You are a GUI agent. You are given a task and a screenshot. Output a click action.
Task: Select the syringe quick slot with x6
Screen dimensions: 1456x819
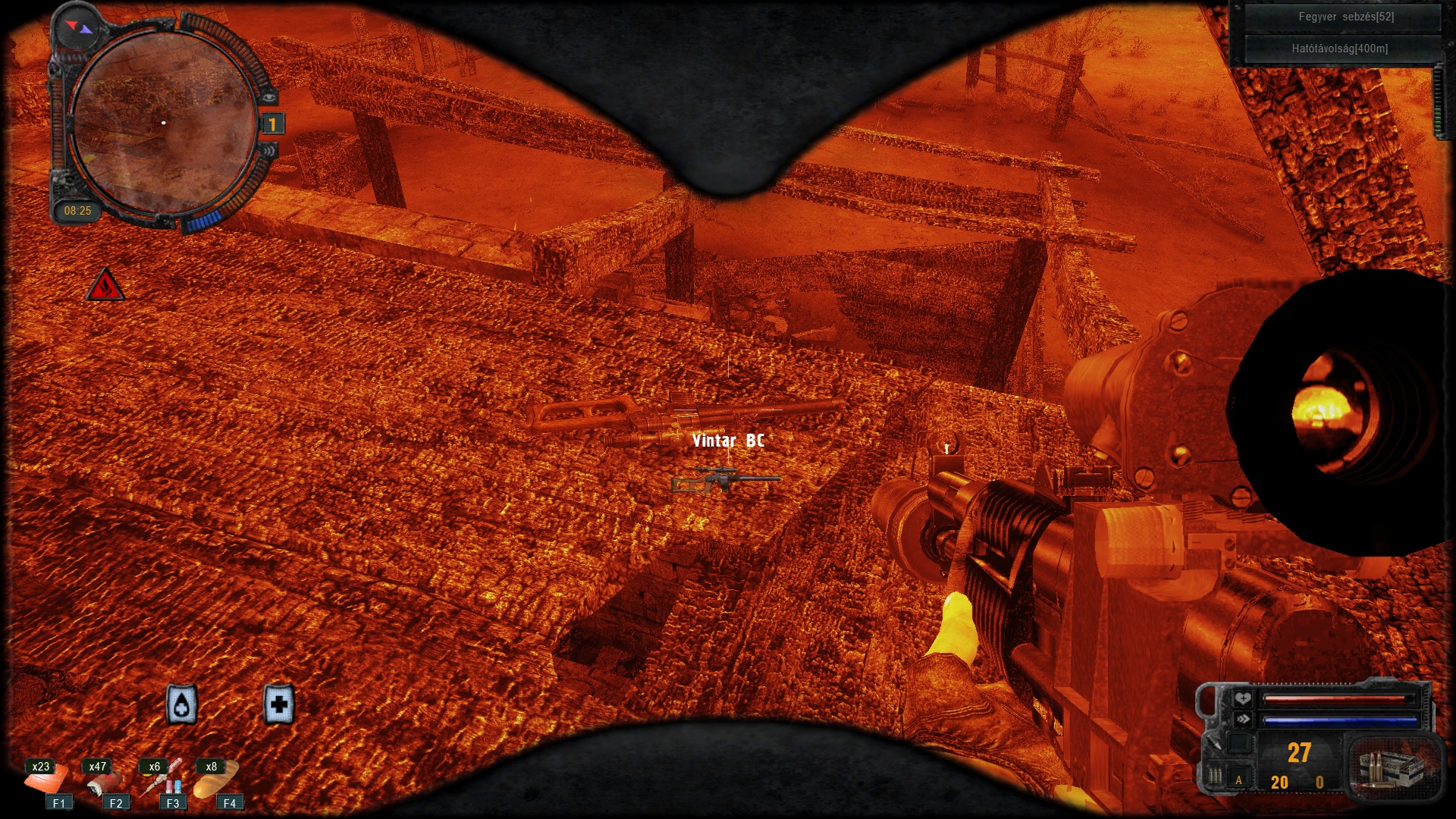click(160, 779)
